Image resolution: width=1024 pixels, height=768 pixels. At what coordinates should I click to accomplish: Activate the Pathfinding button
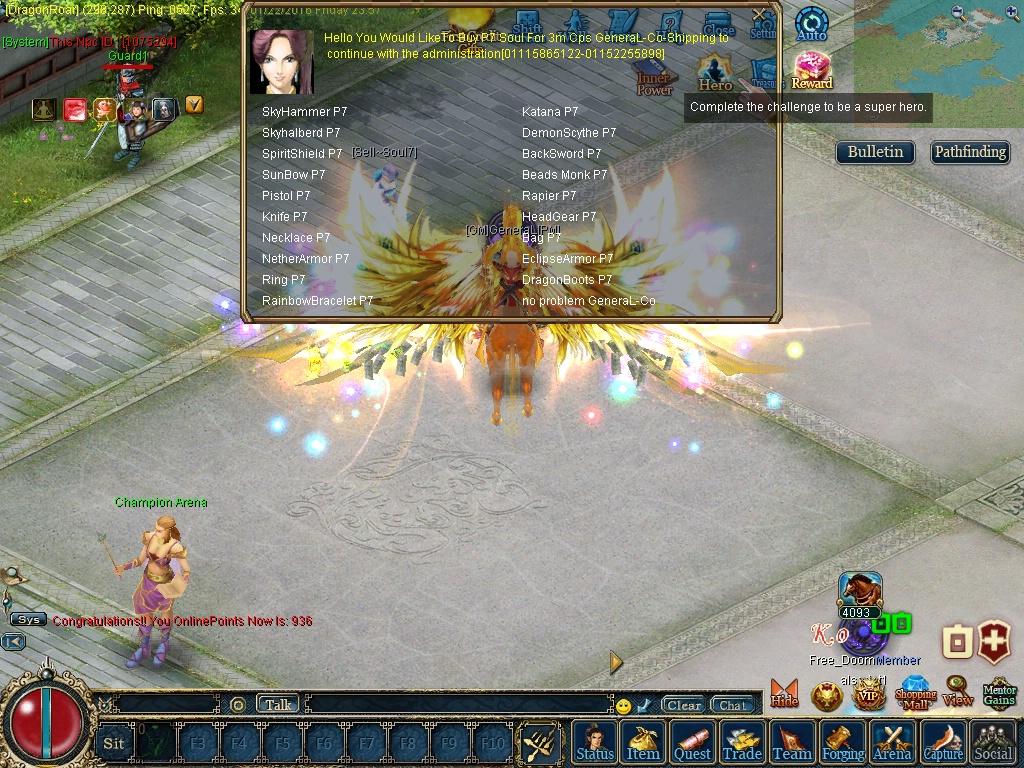pyautogui.click(x=969, y=152)
